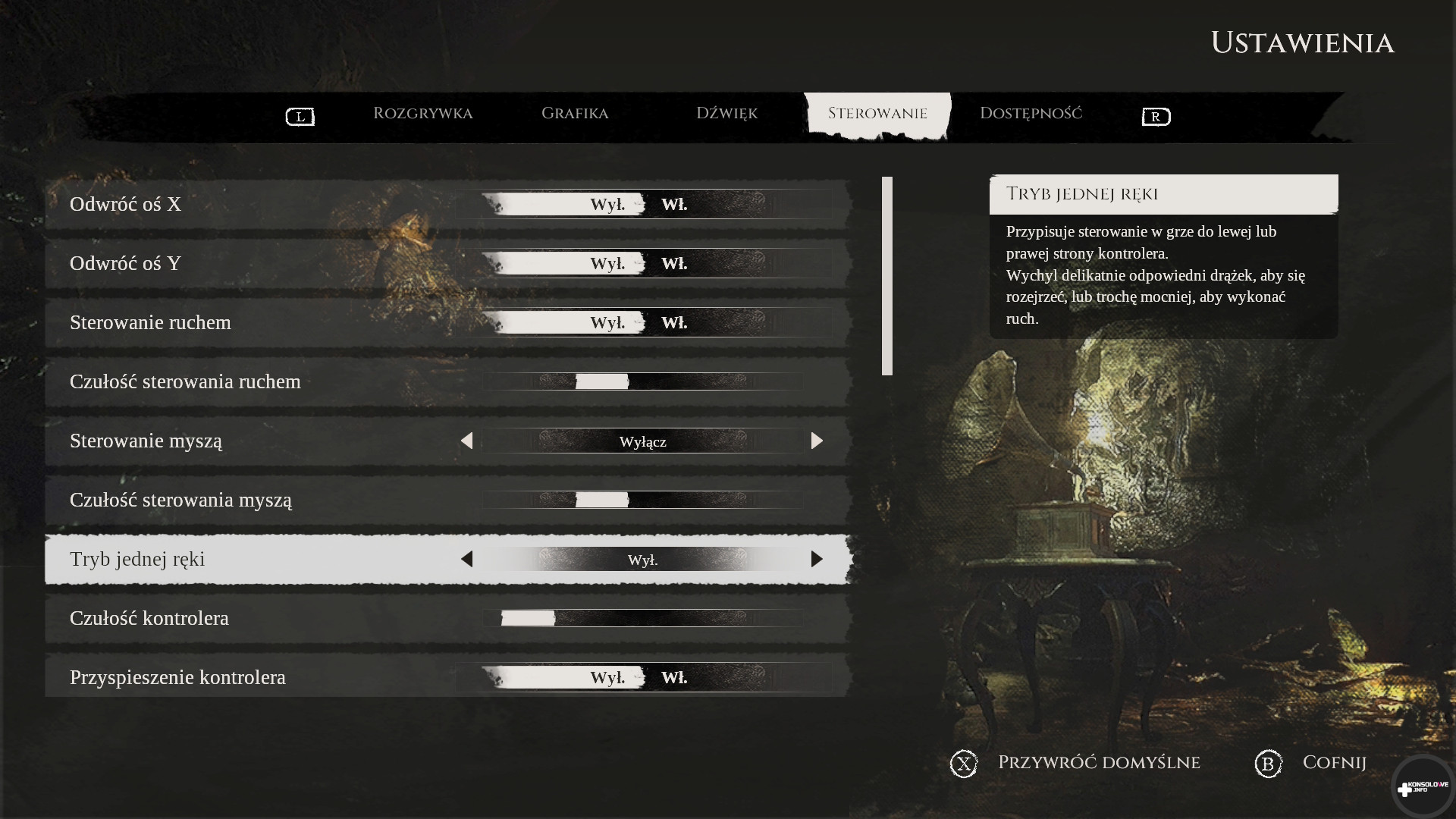Open the Grafika settings tab

[574, 114]
